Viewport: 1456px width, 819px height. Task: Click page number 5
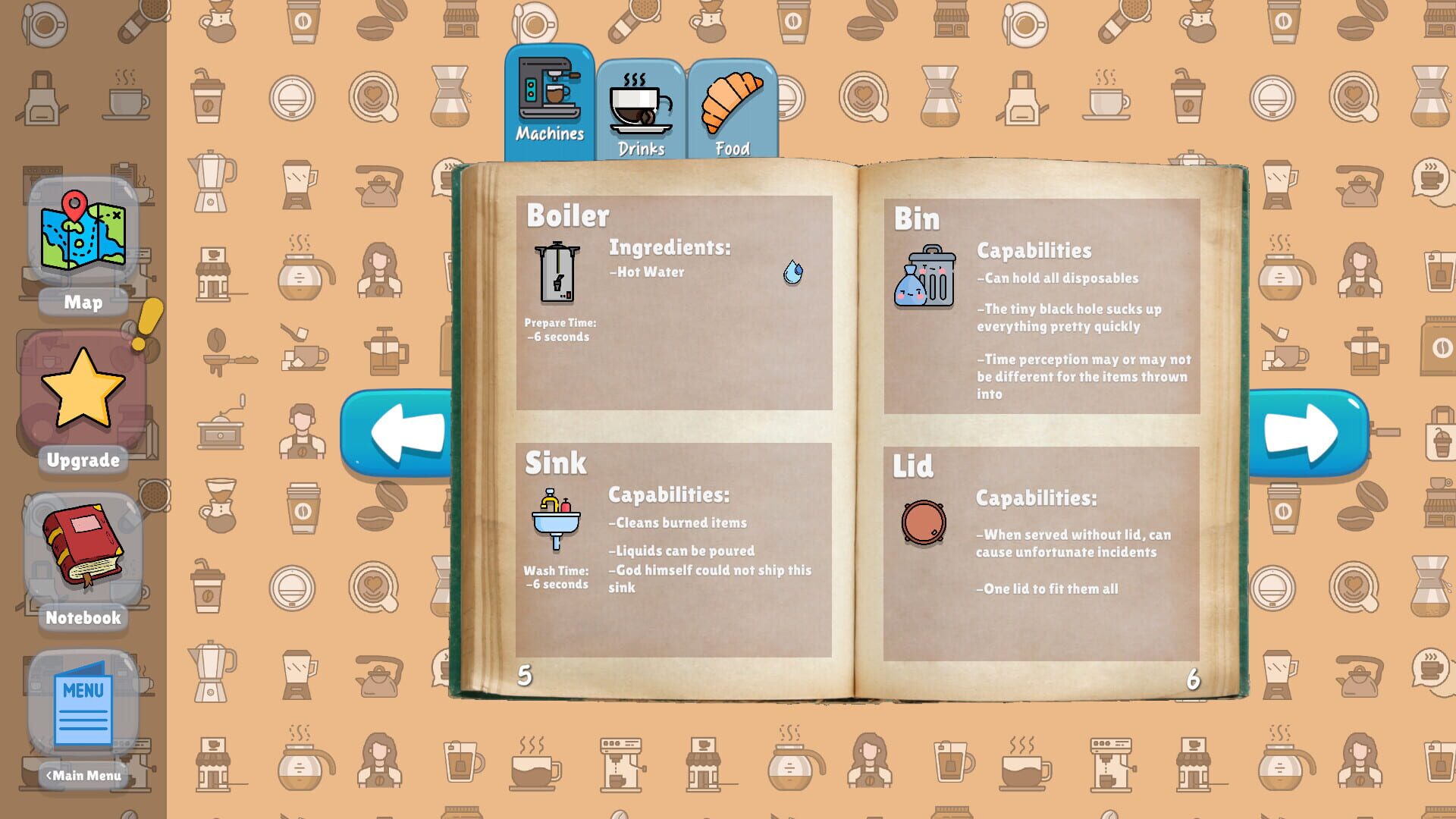524,673
